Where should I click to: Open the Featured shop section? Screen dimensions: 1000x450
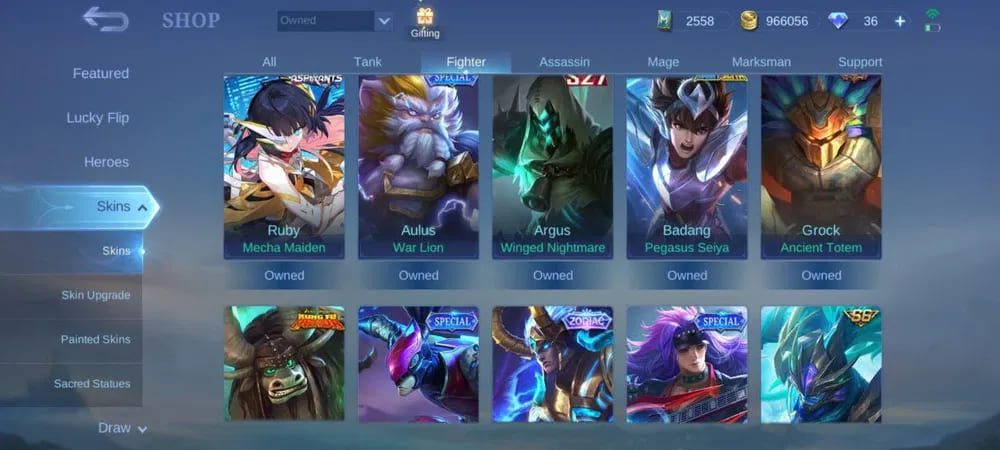100,74
